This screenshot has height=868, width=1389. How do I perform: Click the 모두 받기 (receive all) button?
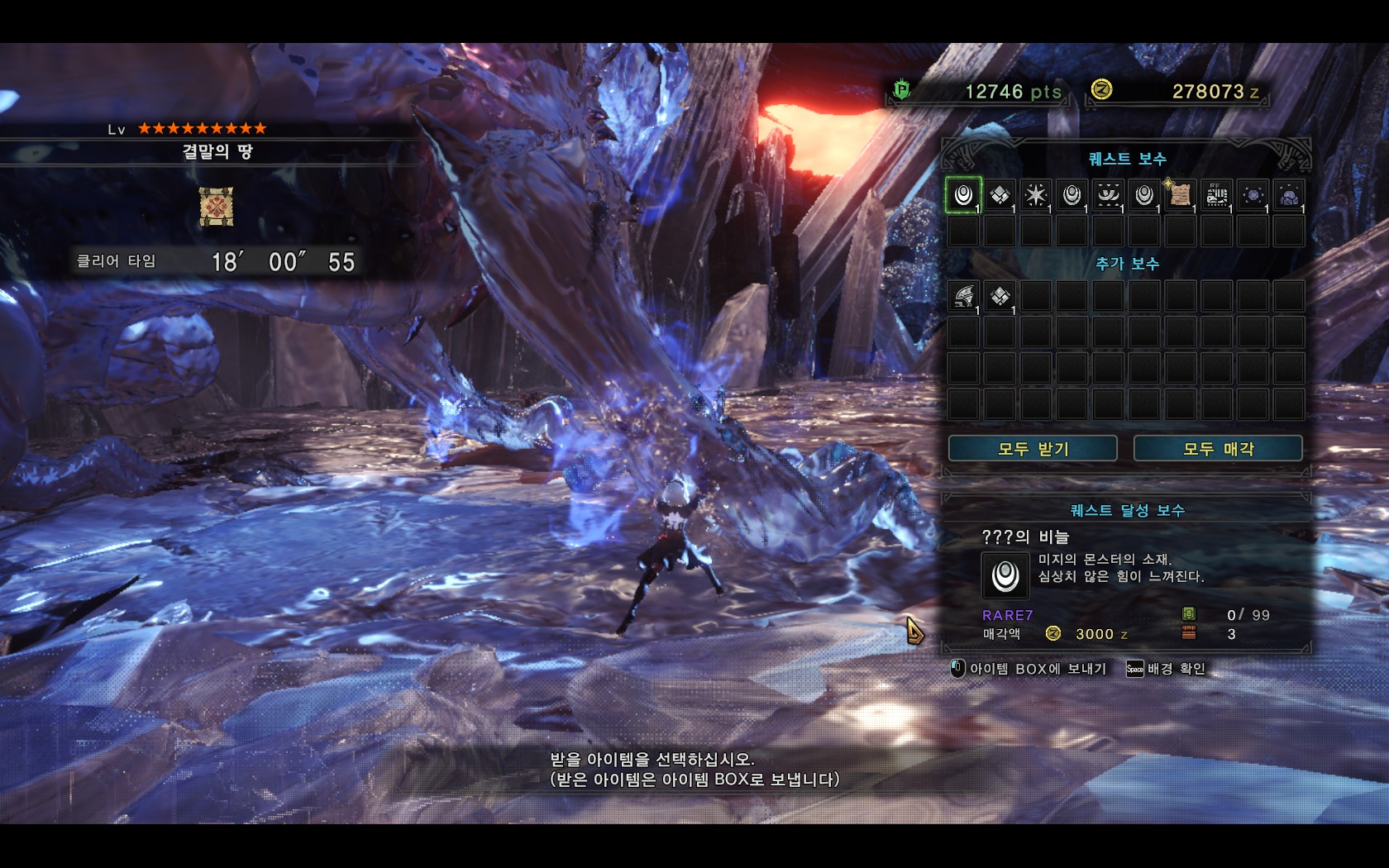1033,449
